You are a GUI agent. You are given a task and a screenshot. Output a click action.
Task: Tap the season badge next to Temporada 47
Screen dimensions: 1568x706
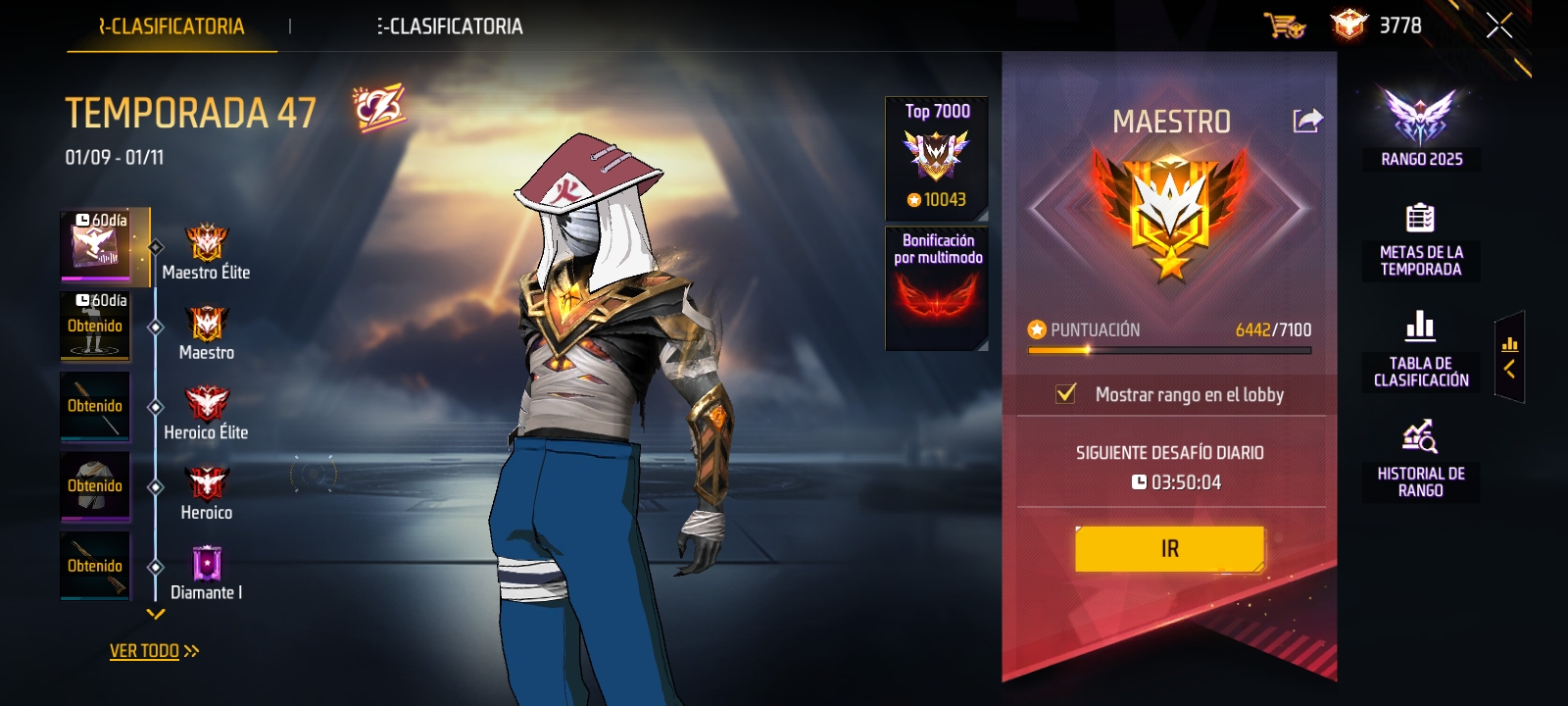pyautogui.click(x=378, y=109)
